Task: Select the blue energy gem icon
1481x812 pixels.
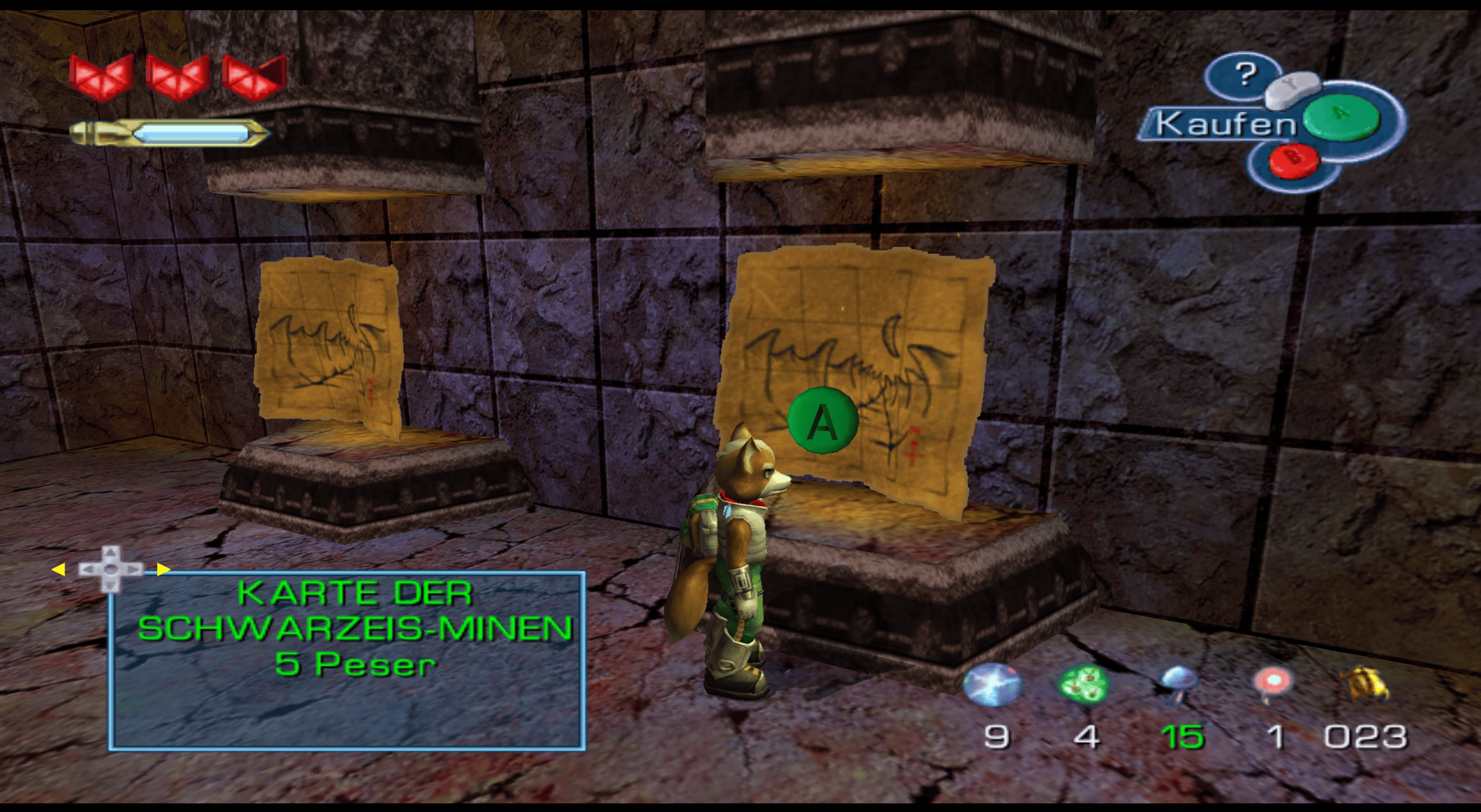Action: (992, 684)
